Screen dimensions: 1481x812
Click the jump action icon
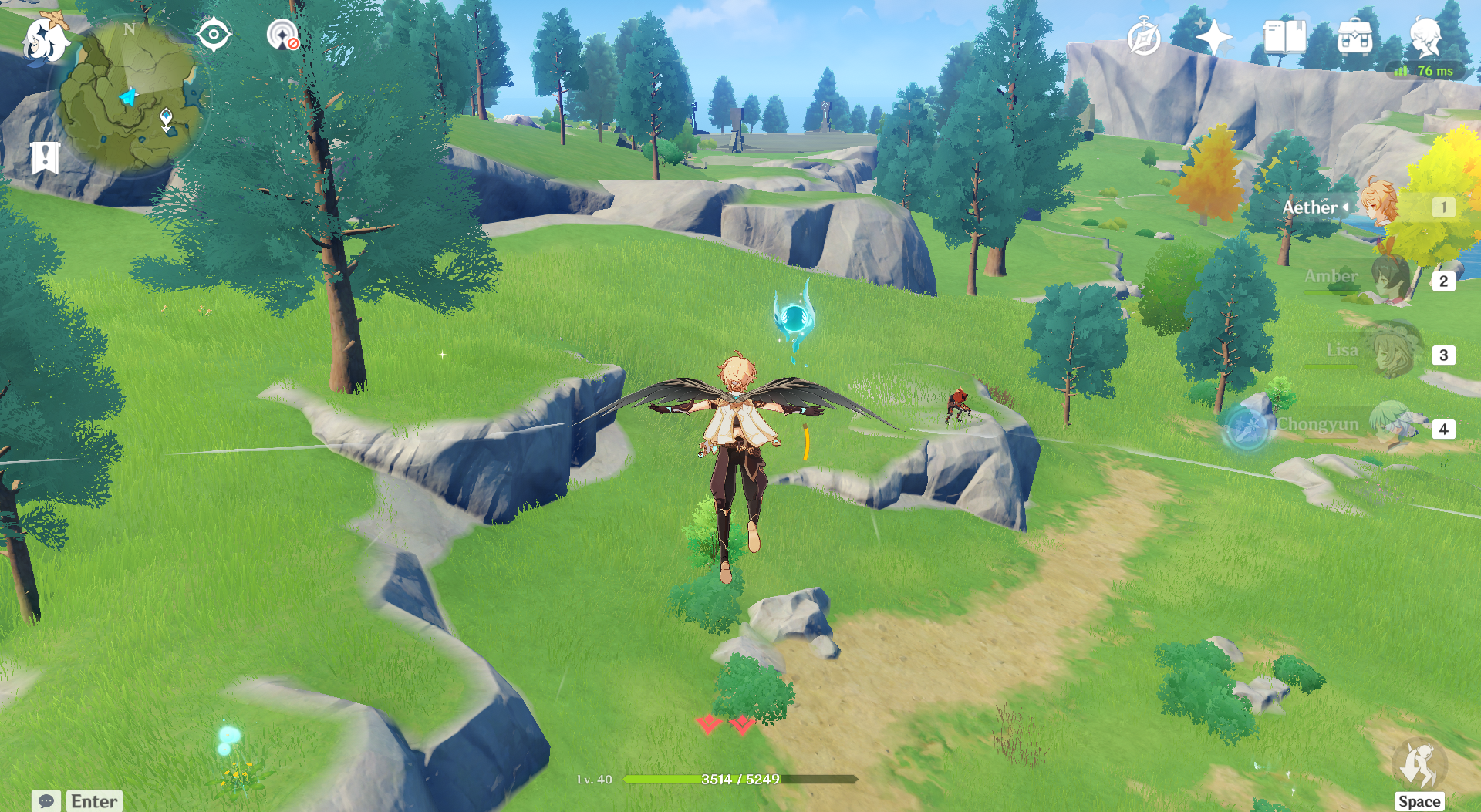tap(1419, 766)
